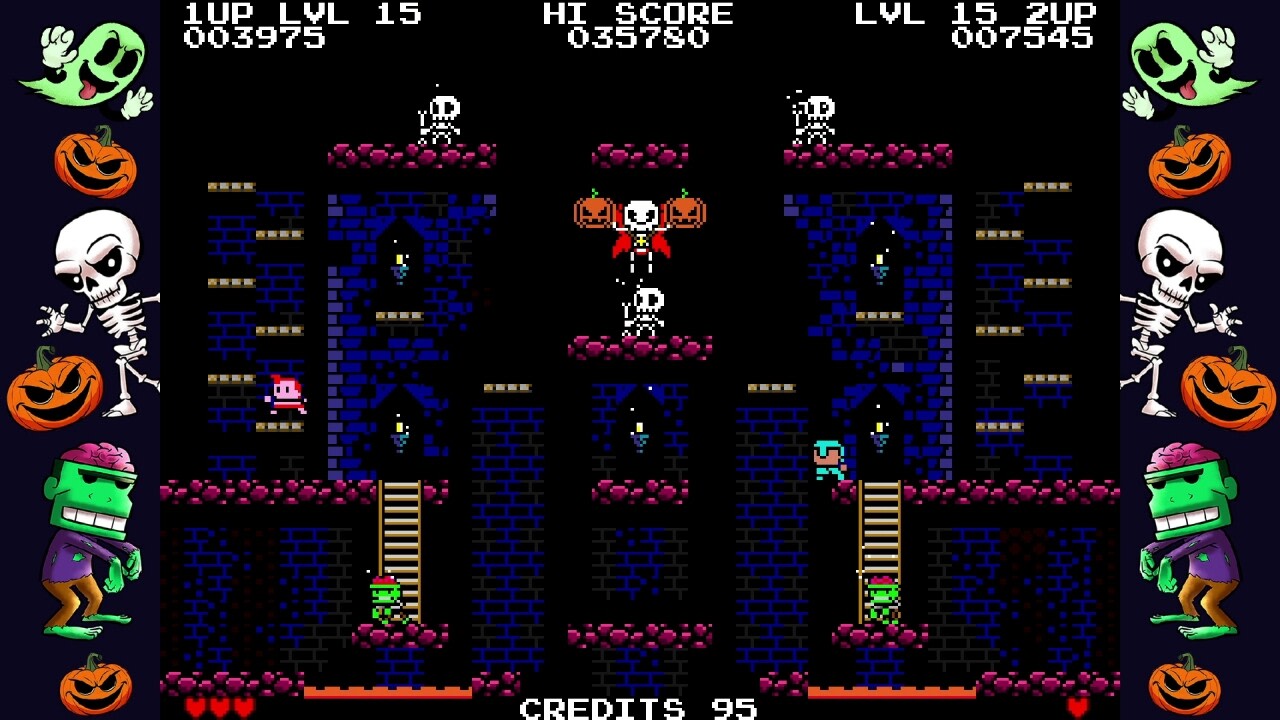Click the CREDITS 95 text at the bottom
1280x720 pixels.
tap(638, 708)
